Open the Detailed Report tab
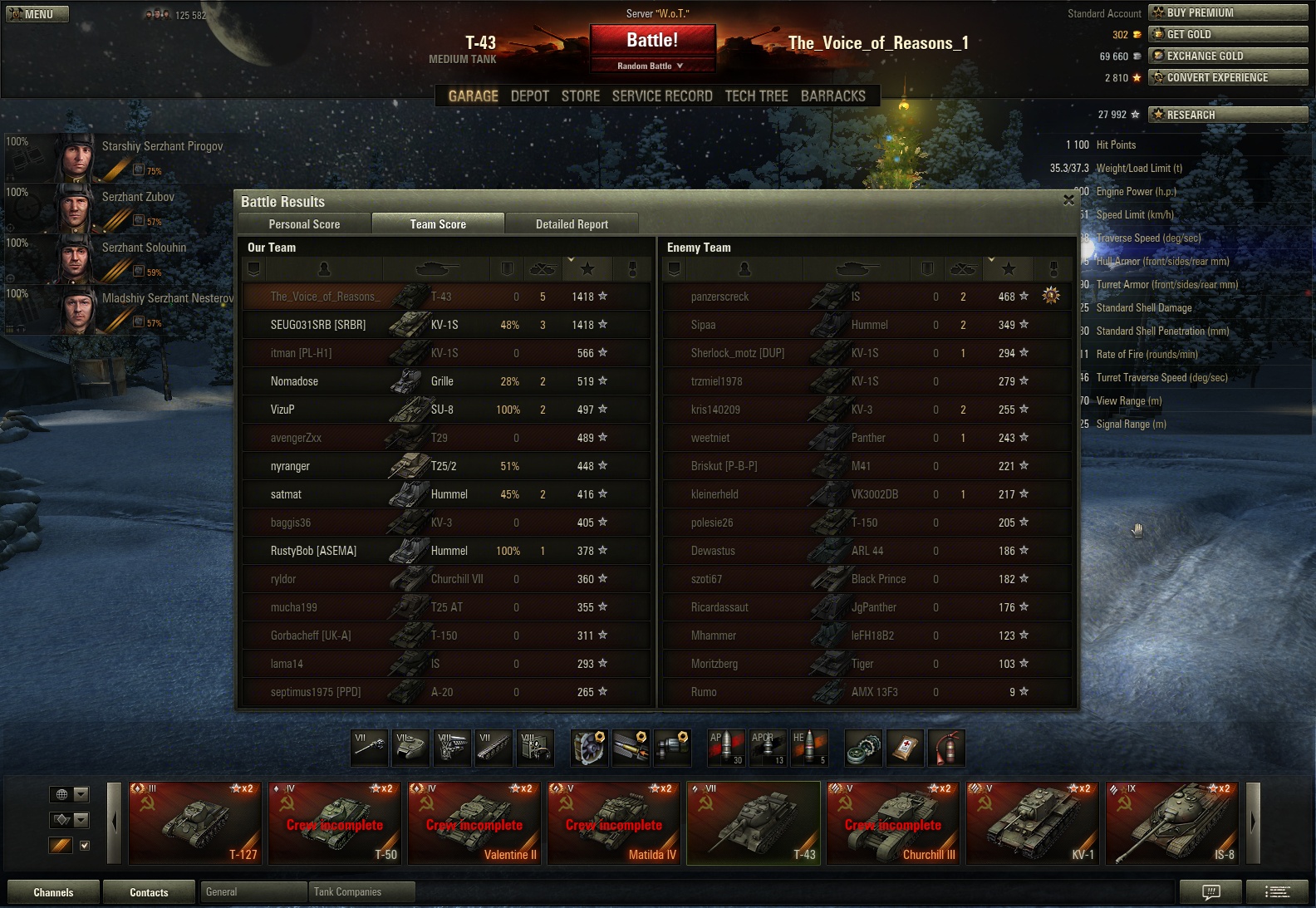The height and width of the screenshot is (908, 1316). pyautogui.click(x=572, y=224)
